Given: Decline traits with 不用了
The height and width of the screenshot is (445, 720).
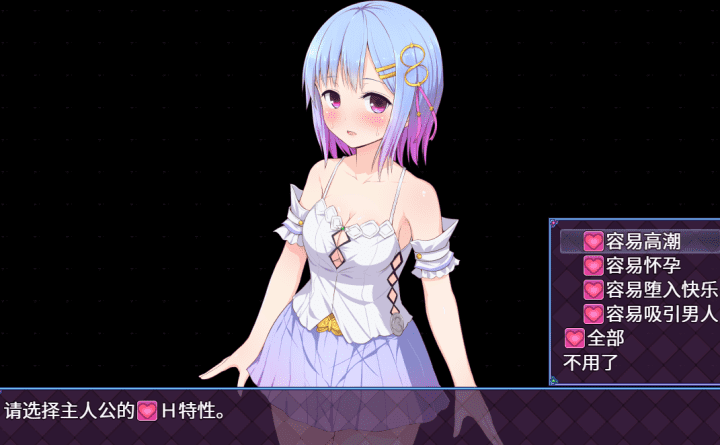Looking at the screenshot, I should (592, 362).
